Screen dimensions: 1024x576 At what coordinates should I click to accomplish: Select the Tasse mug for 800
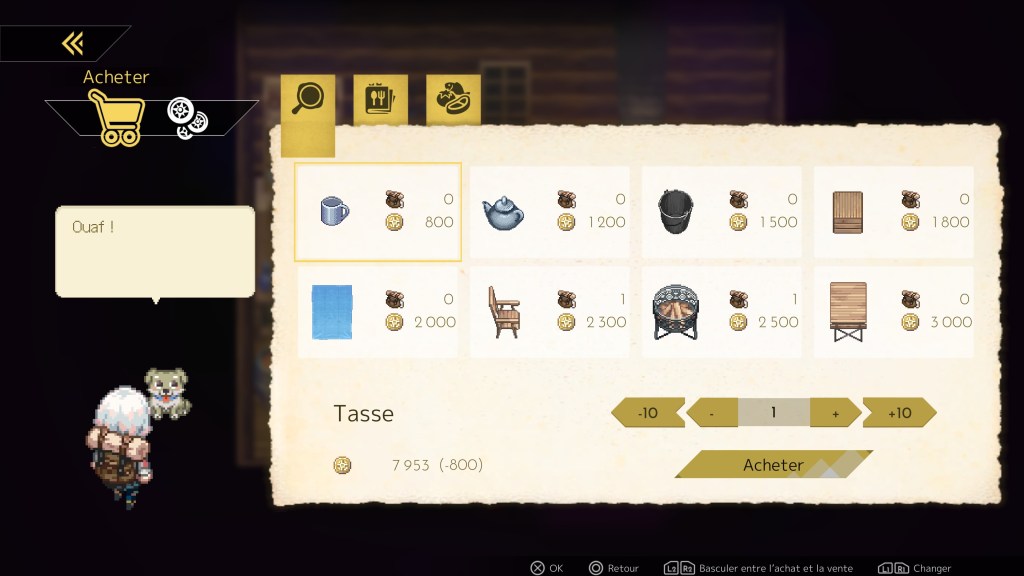378,211
